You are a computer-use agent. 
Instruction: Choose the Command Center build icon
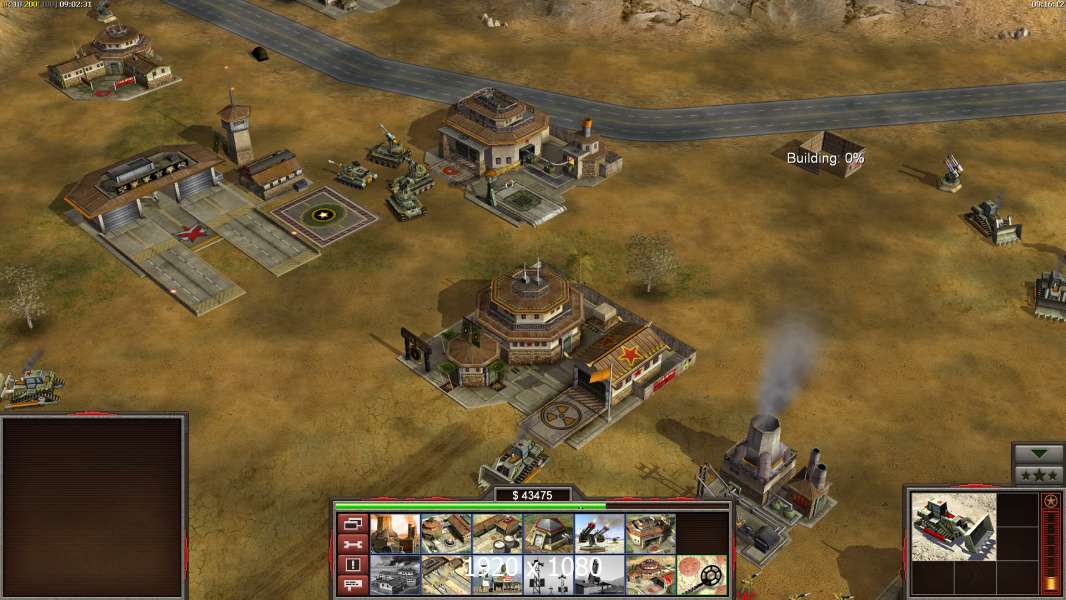[650, 575]
